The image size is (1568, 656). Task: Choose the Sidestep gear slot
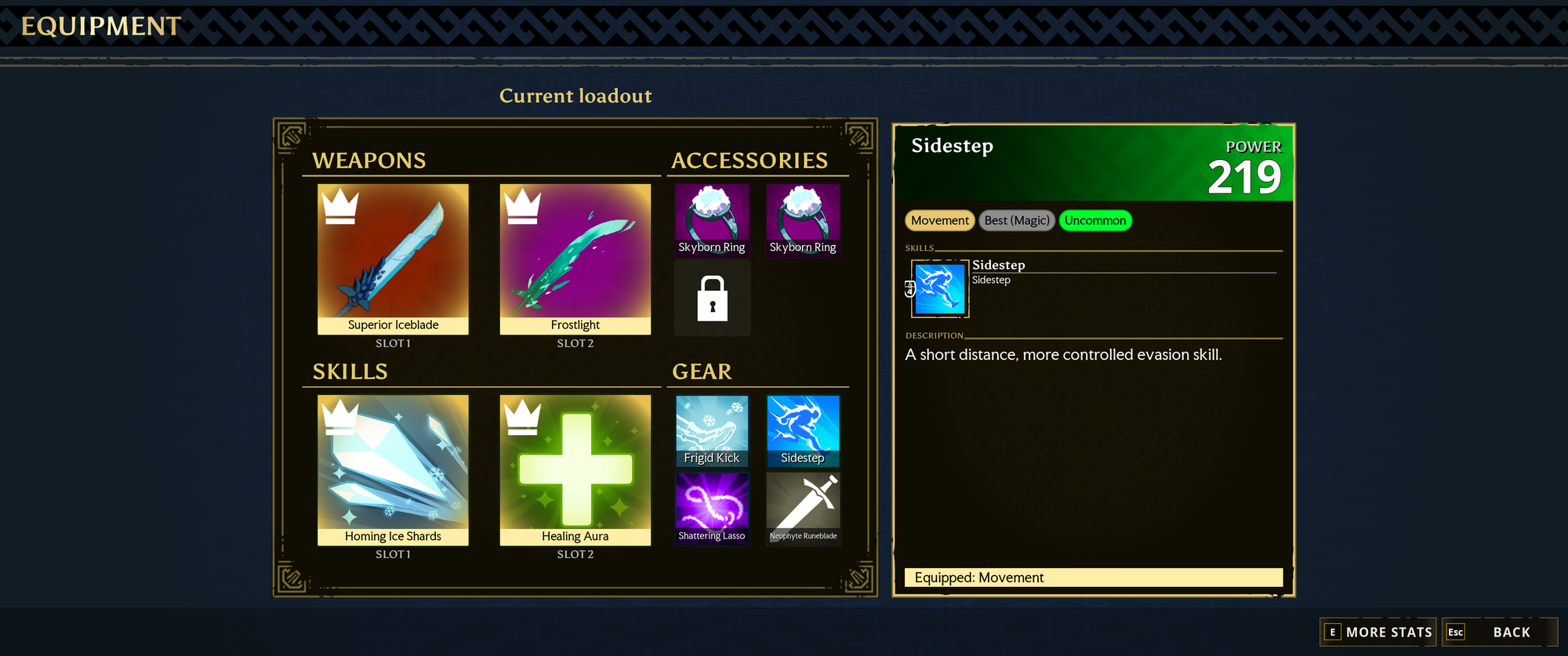(803, 431)
